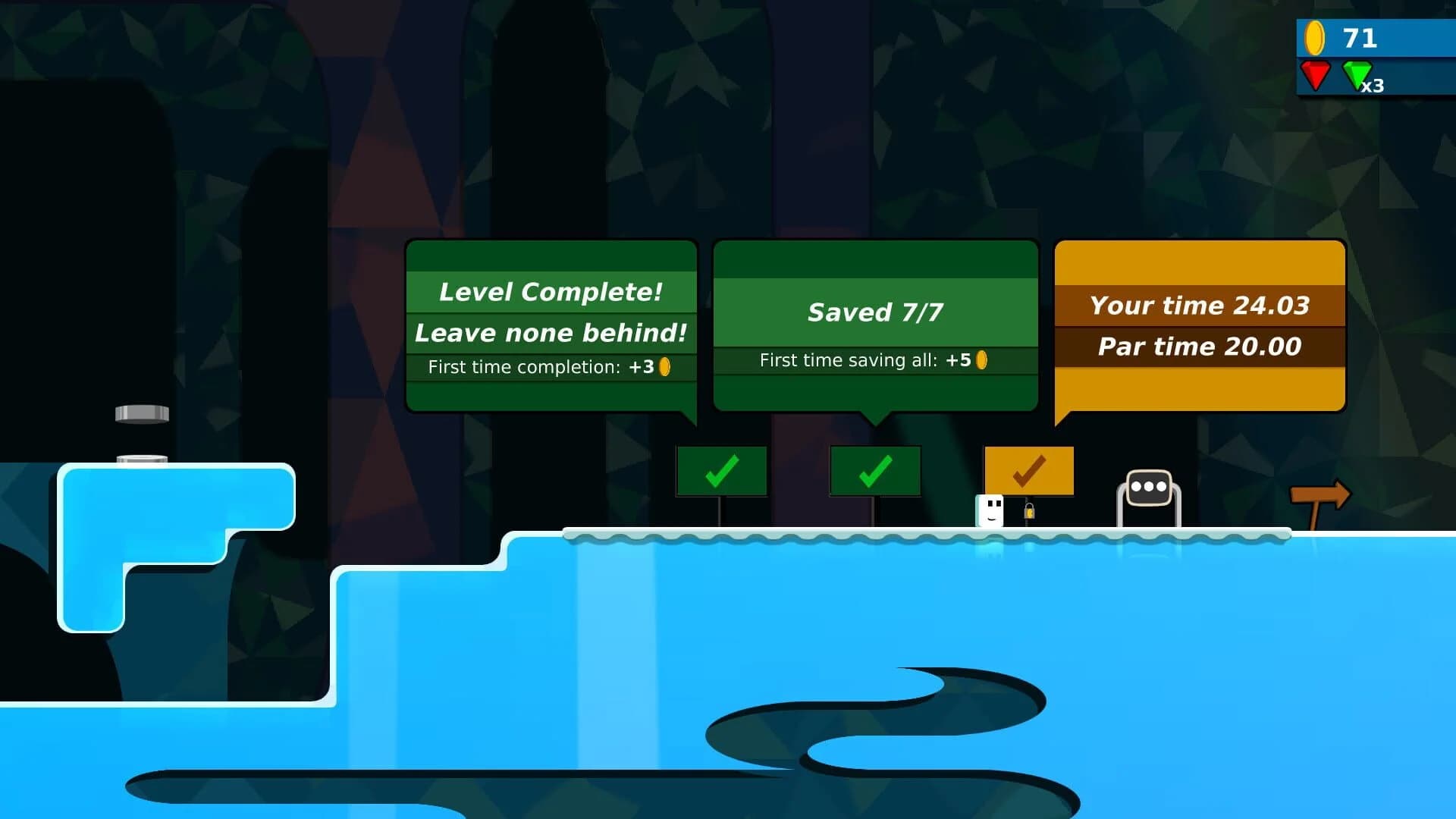This screenshot has height=819, width=1456.
Task: Toggle the second green checkmark sign
Action: (x=876, y=472)
